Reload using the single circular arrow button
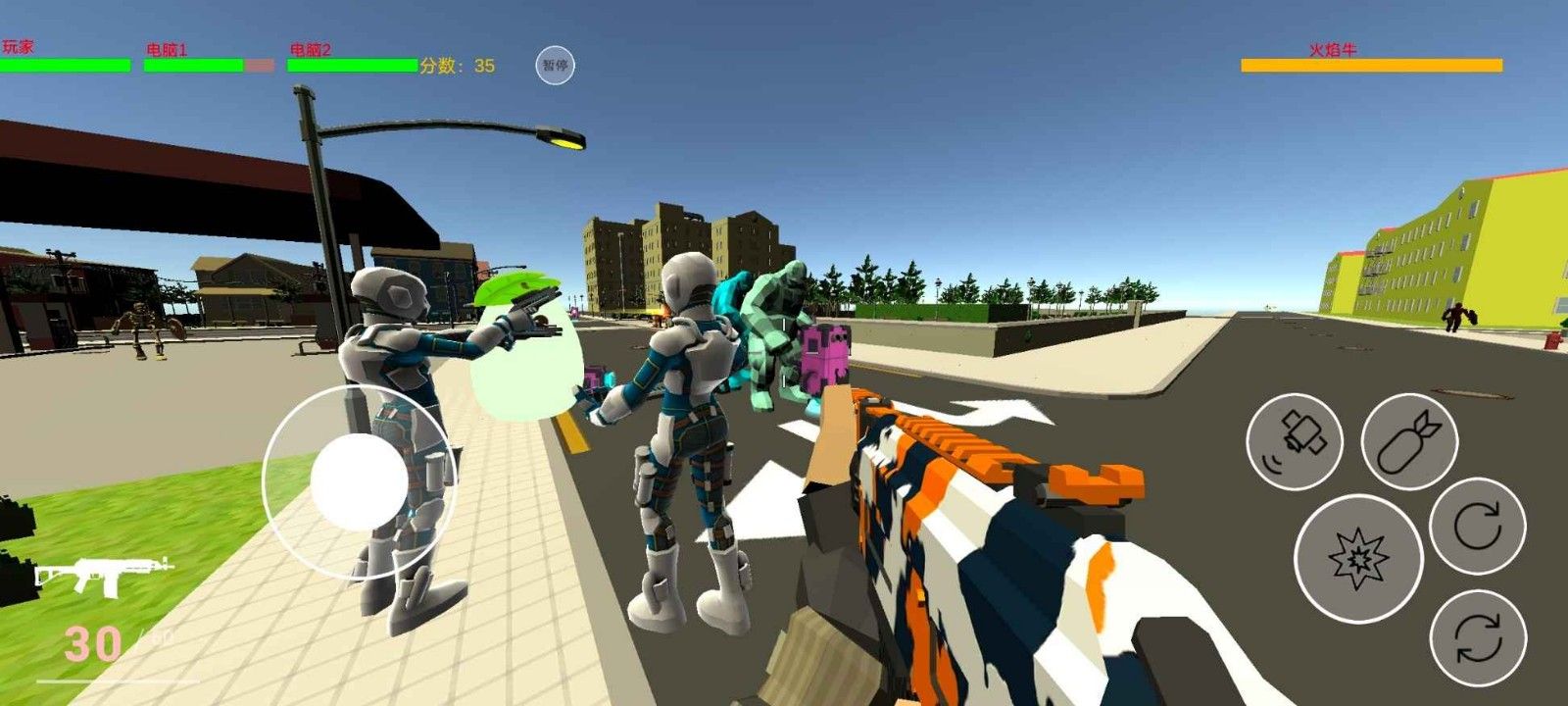 [x=1477, y=526]
